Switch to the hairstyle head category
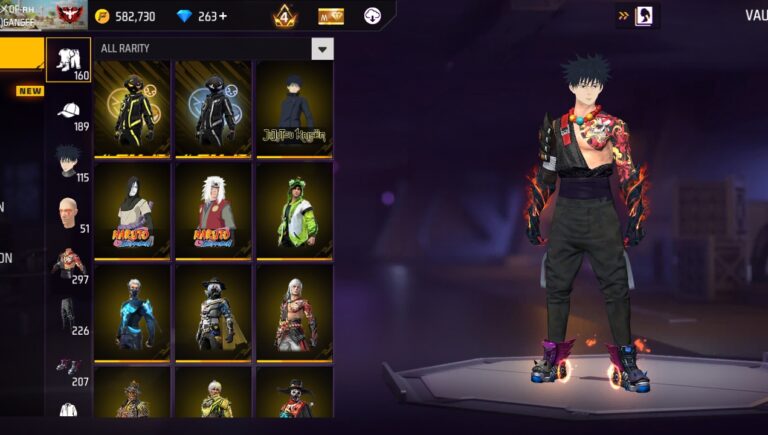768x435 pixels. click(x=69, y=161)
